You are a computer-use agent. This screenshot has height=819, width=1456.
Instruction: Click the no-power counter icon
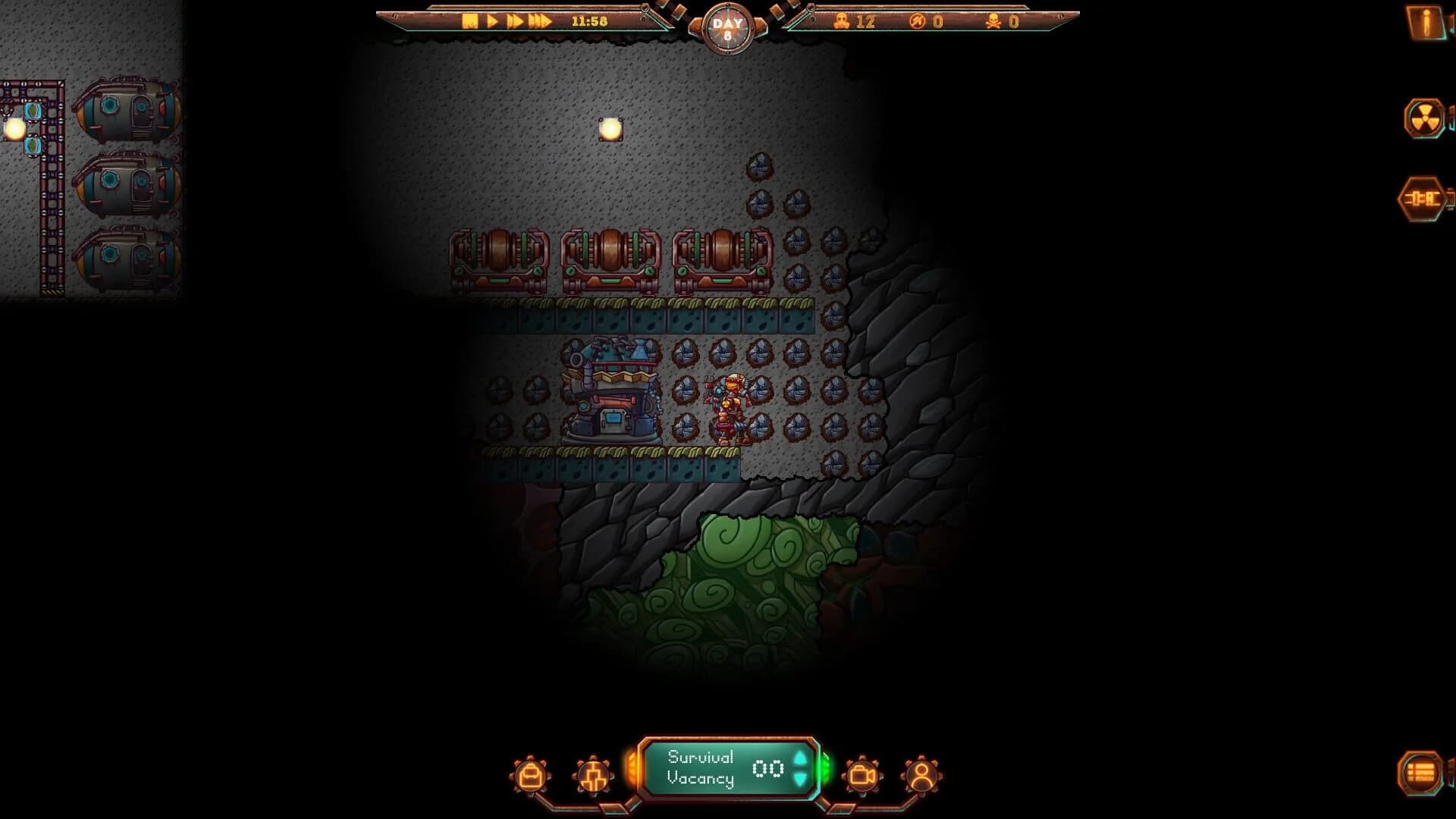tap(915, 23)
